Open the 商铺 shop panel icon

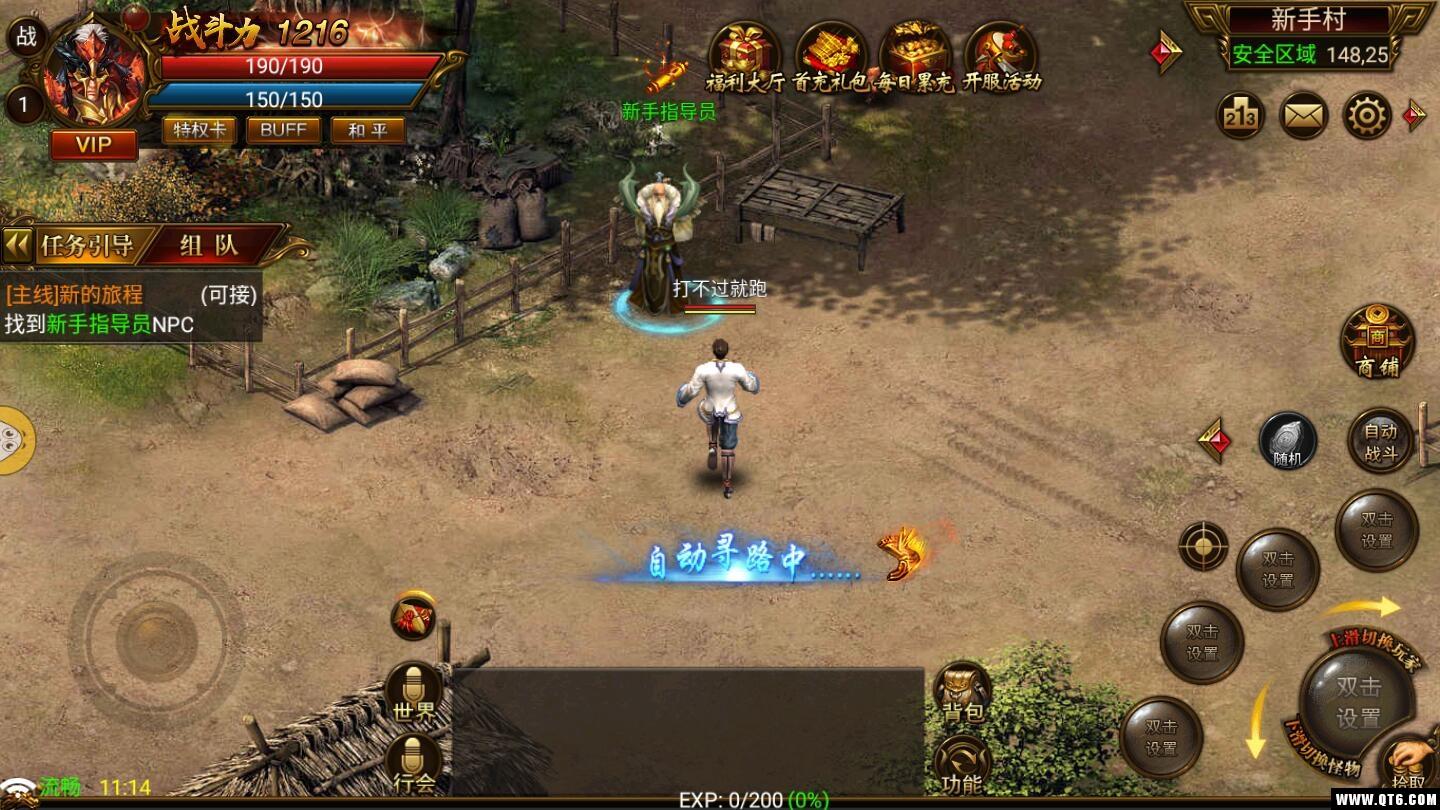(1377, 343)
